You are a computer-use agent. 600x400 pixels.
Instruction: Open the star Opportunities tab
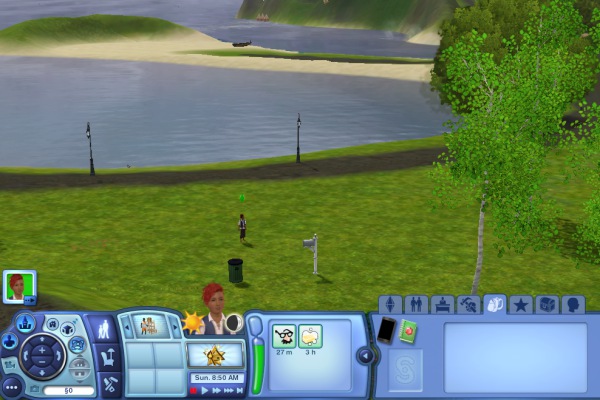click(x=521, y=305)
